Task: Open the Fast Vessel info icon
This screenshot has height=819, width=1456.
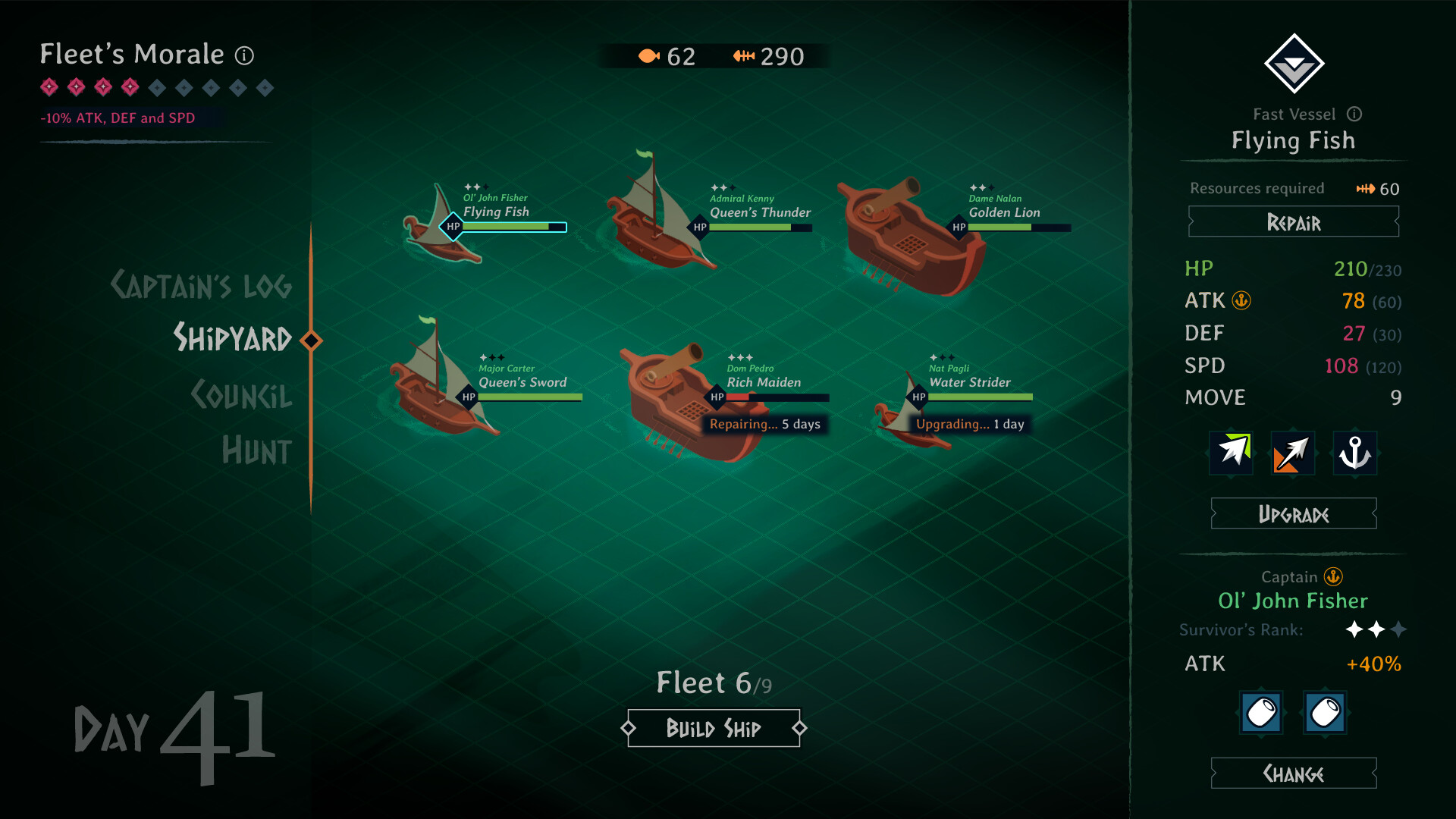Action: tap(1354, 115)
